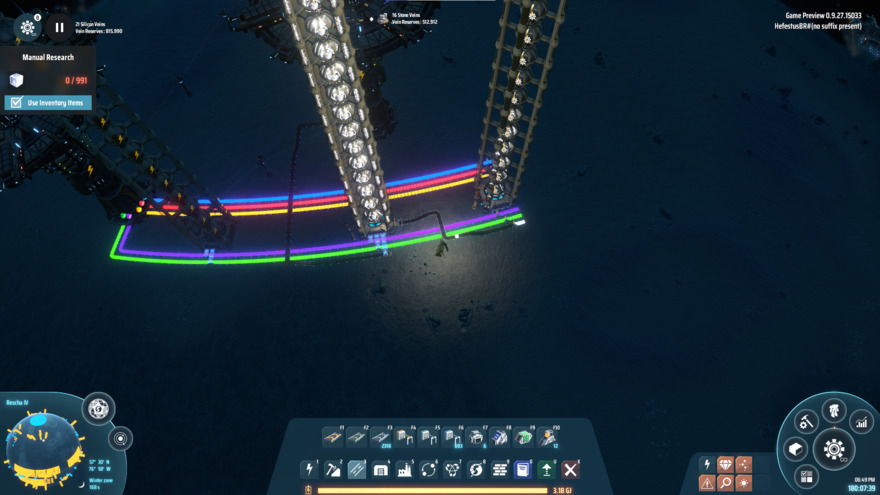Choose the mining category pickaxe icon
Screen dimensions: 880x495
click(333, 469)
